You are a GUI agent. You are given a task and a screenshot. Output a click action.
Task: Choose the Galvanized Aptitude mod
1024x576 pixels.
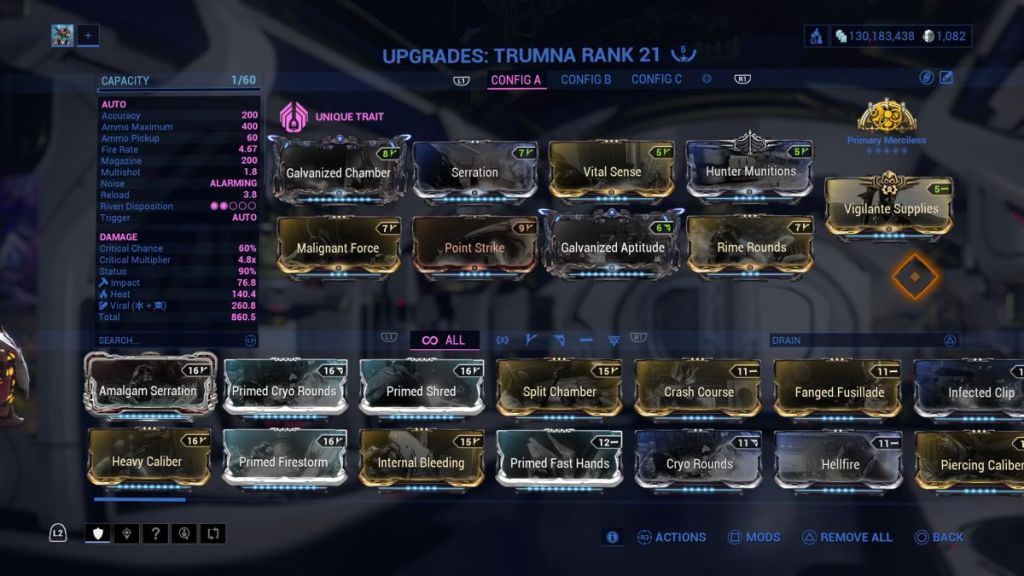click(611, 246)
